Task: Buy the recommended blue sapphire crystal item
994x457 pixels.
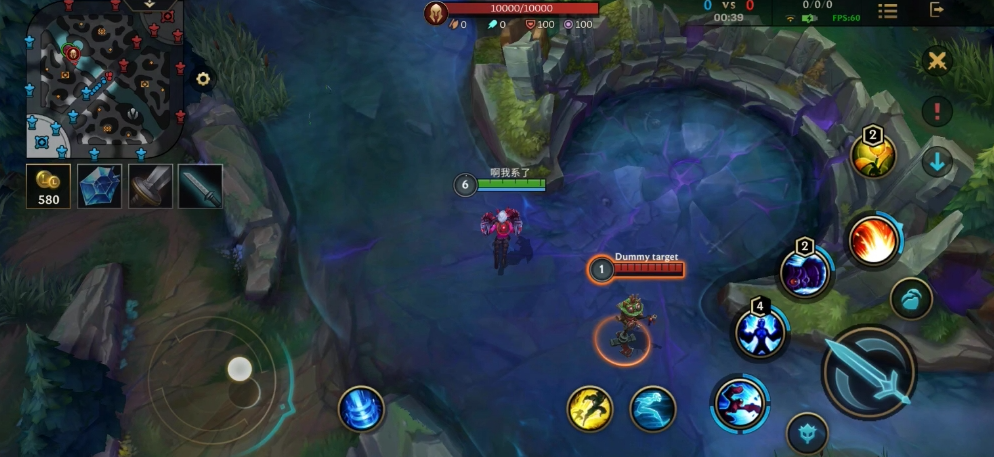Action: [99, 186]
